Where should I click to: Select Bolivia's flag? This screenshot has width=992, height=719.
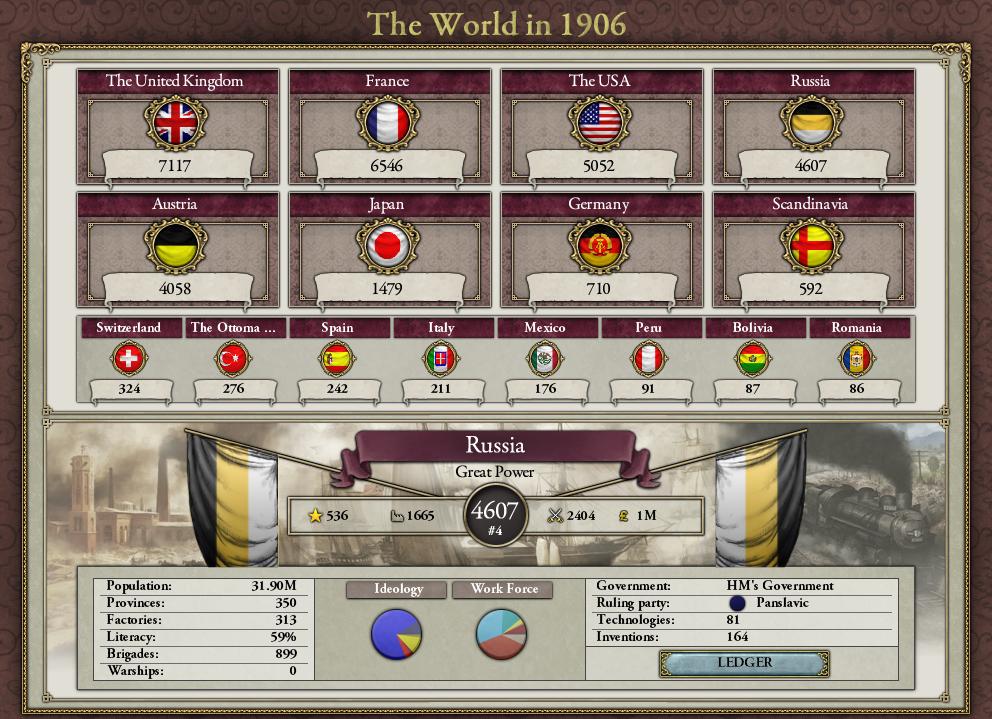(752, 358)
